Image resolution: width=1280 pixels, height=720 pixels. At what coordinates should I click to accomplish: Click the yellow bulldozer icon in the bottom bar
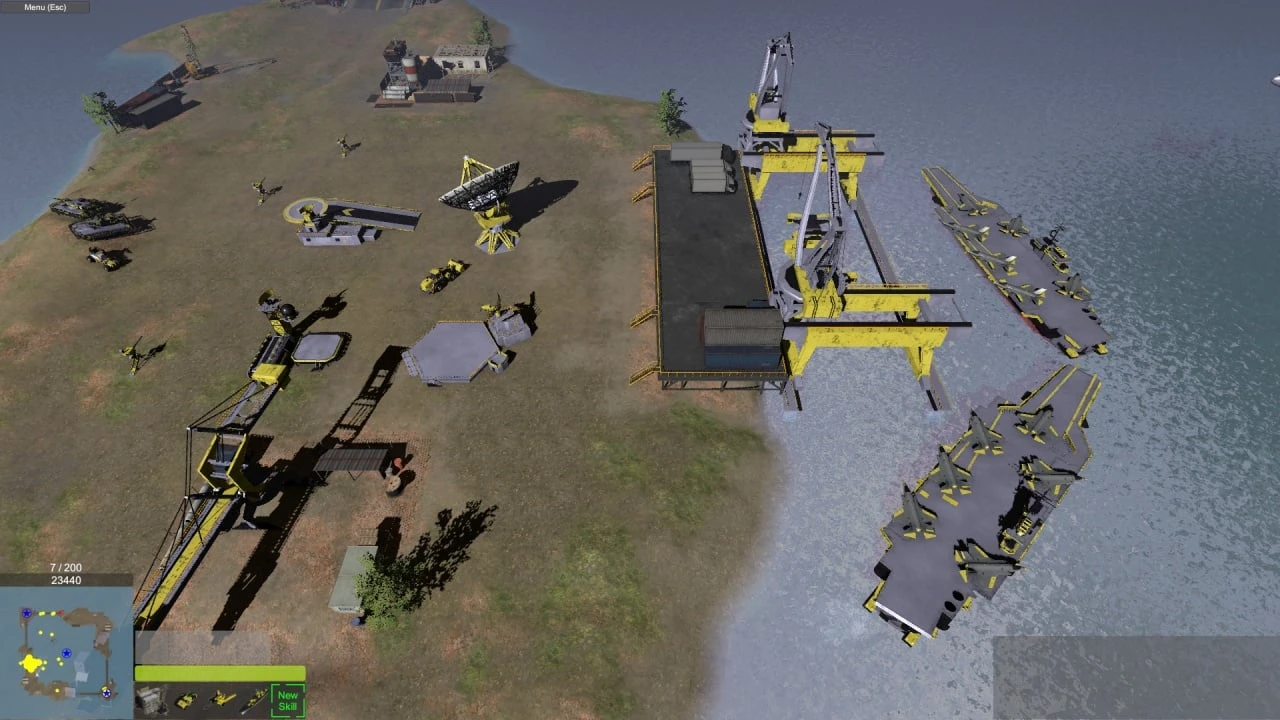click(186, 700)
